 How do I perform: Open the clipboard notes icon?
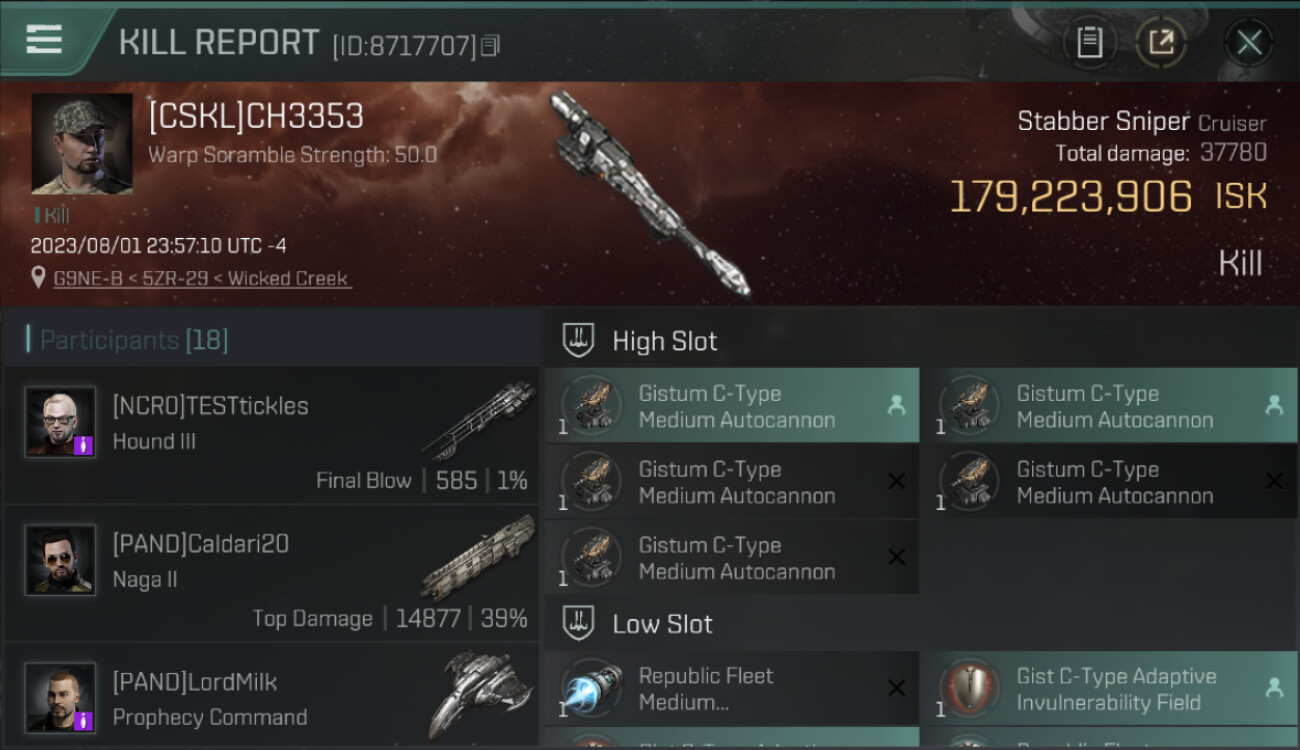click(1089, 42)
